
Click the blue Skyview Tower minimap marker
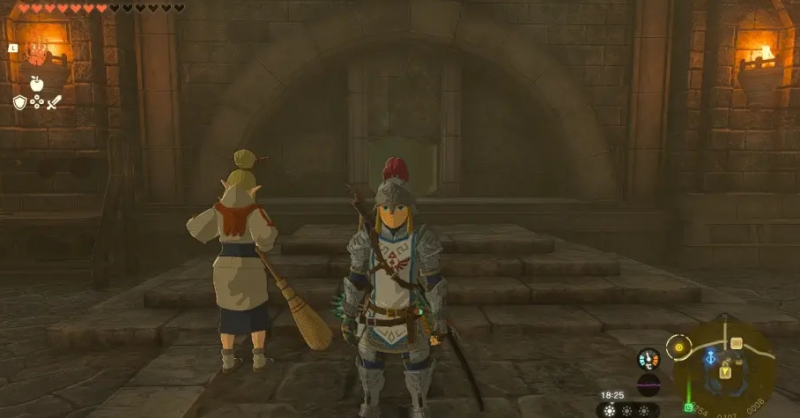click(710, 356)
